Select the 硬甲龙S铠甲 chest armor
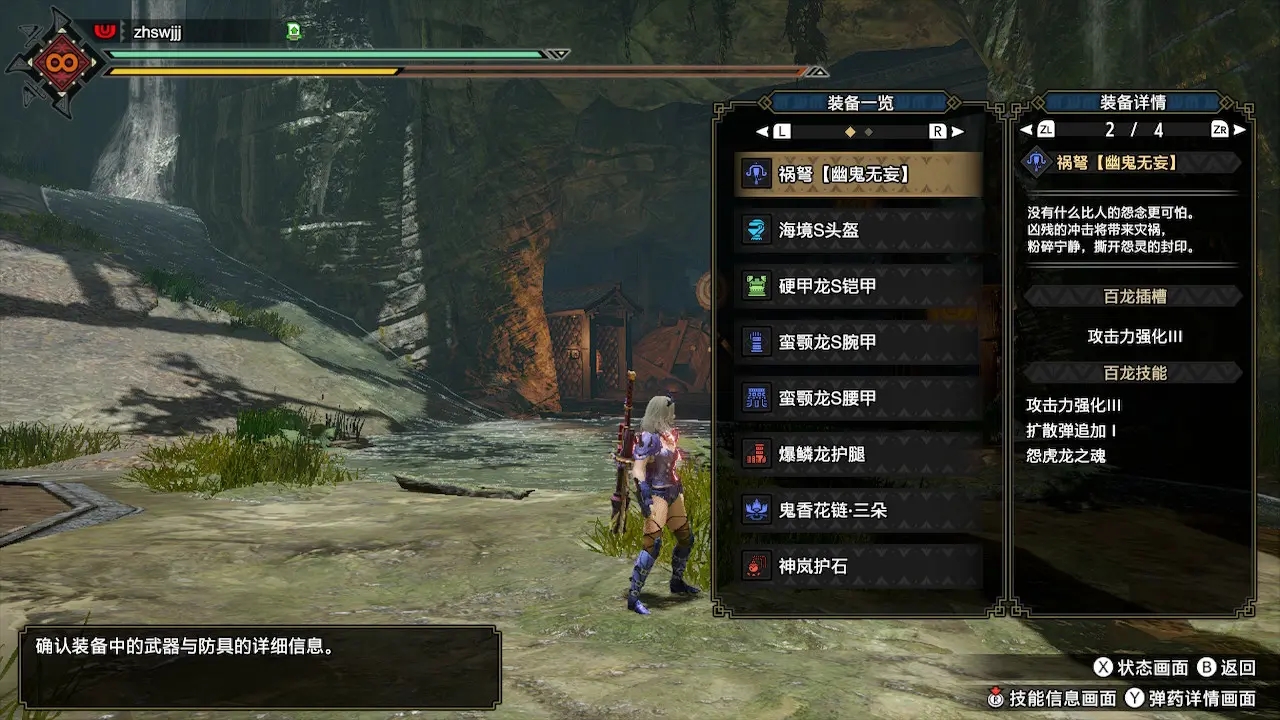1280x720 pixels. click(858, 286)
